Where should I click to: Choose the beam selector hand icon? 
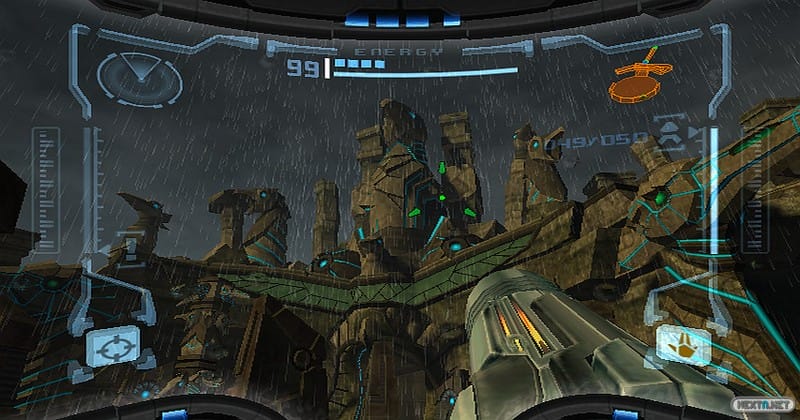click(682, 347)
